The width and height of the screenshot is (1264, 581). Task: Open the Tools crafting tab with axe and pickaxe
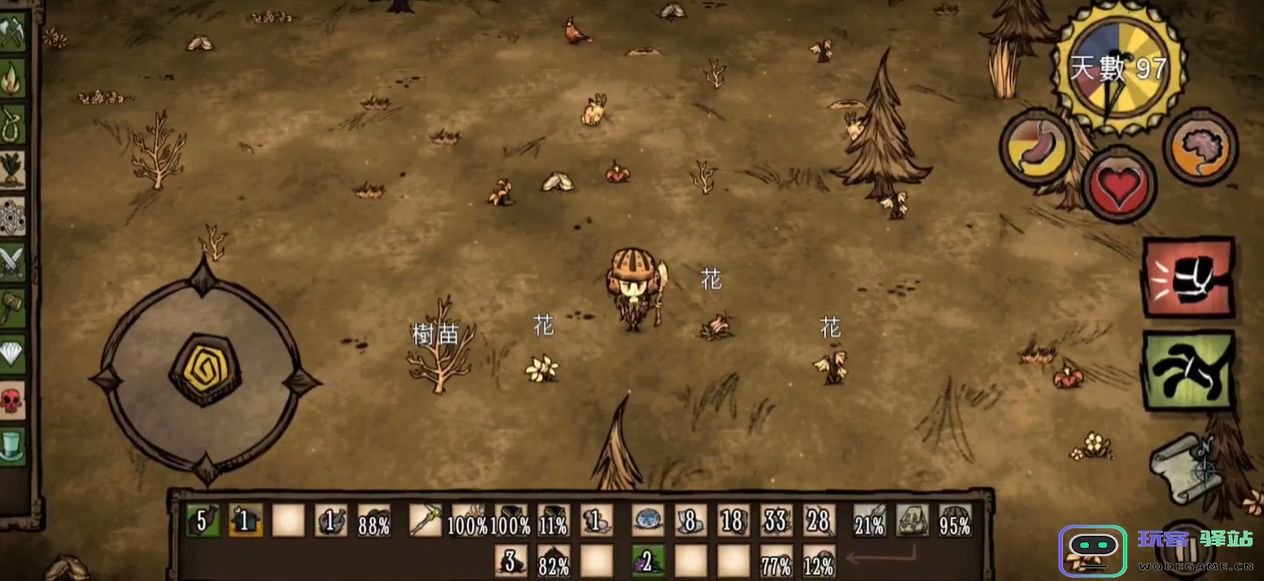coord(13,34)
